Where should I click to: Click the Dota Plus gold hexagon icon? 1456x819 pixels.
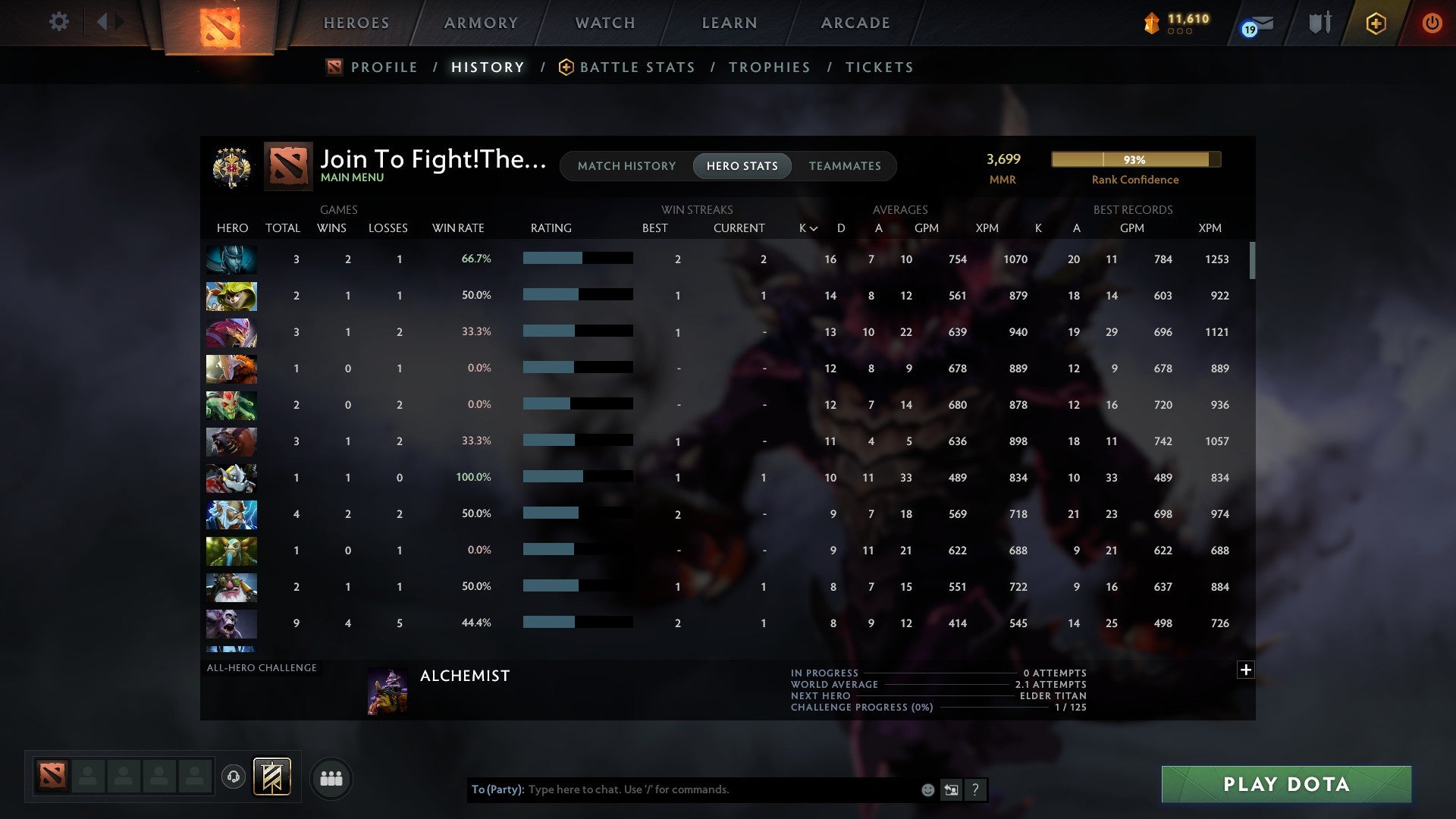(x=1376, y=23)
